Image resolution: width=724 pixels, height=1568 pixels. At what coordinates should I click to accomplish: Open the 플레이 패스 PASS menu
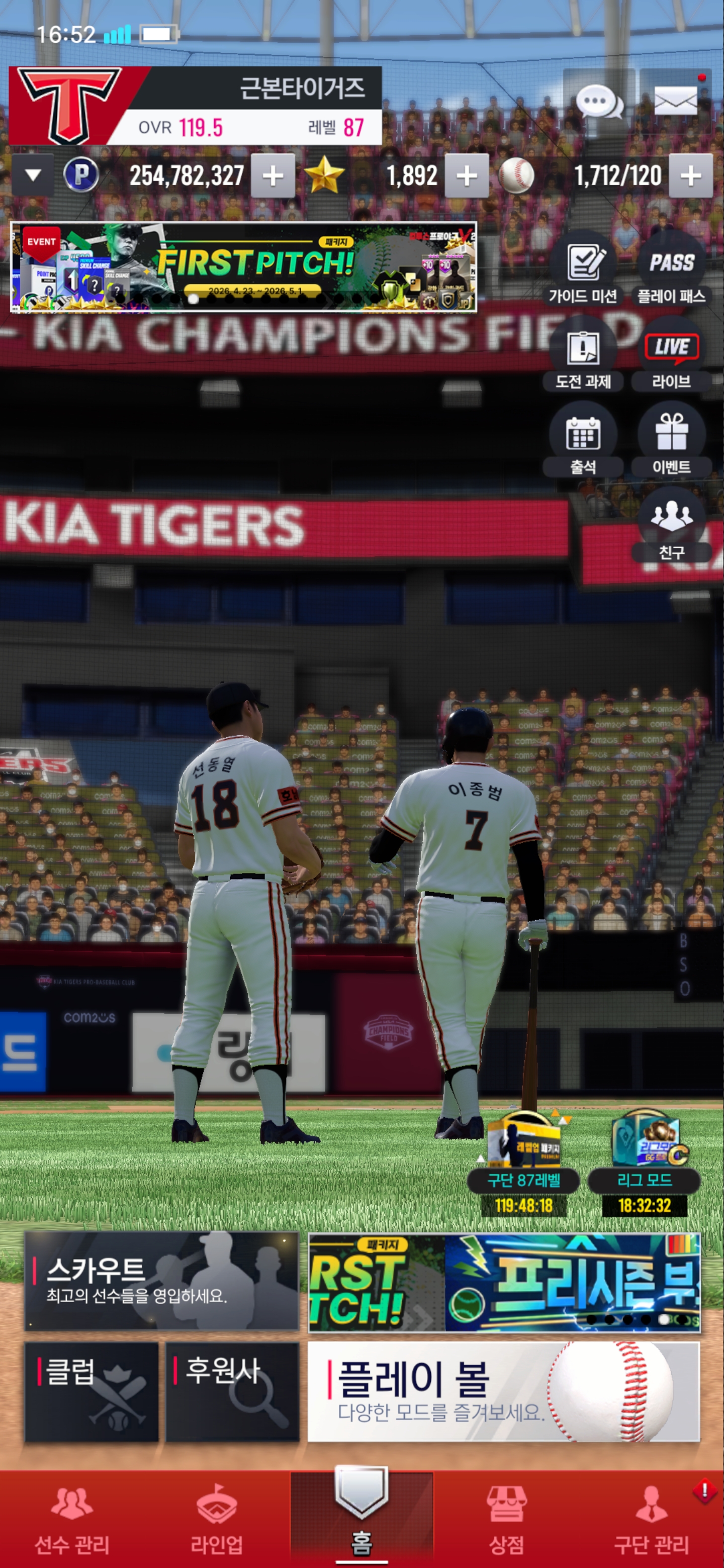(671, 268)
